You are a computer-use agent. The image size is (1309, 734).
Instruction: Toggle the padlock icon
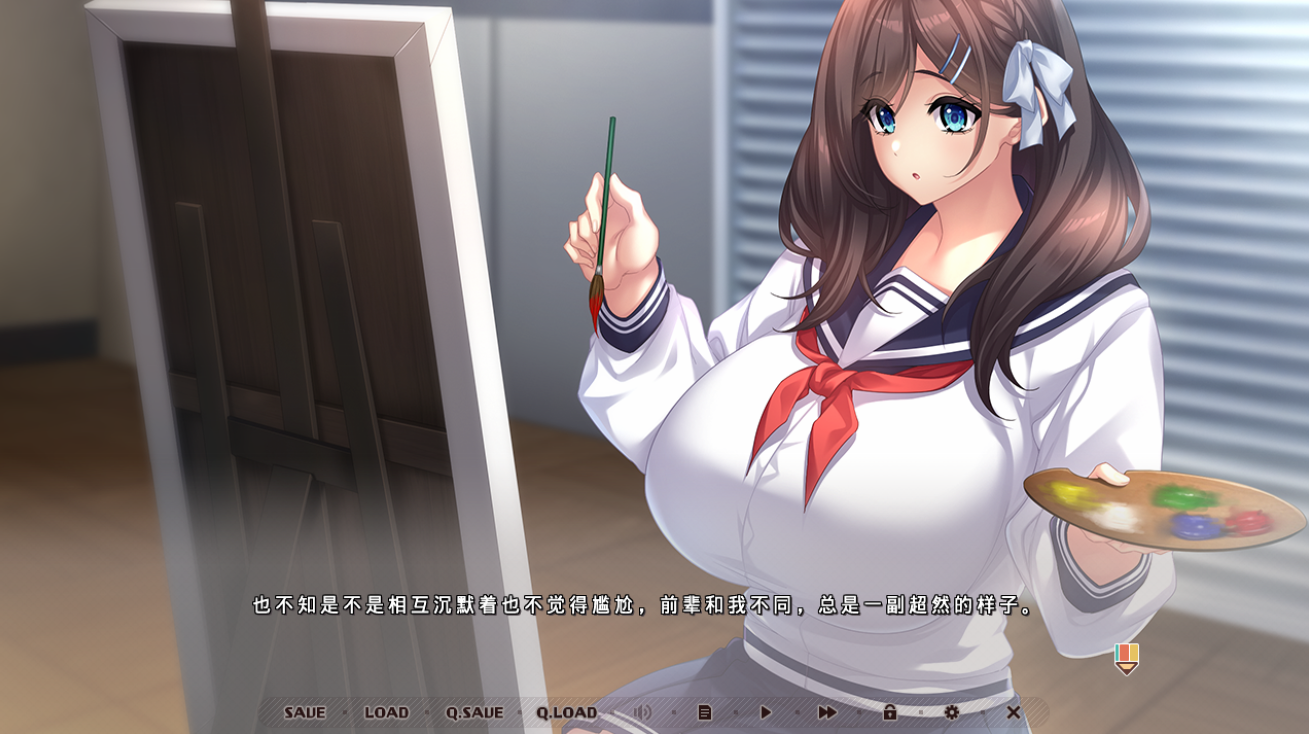(889, 713)
